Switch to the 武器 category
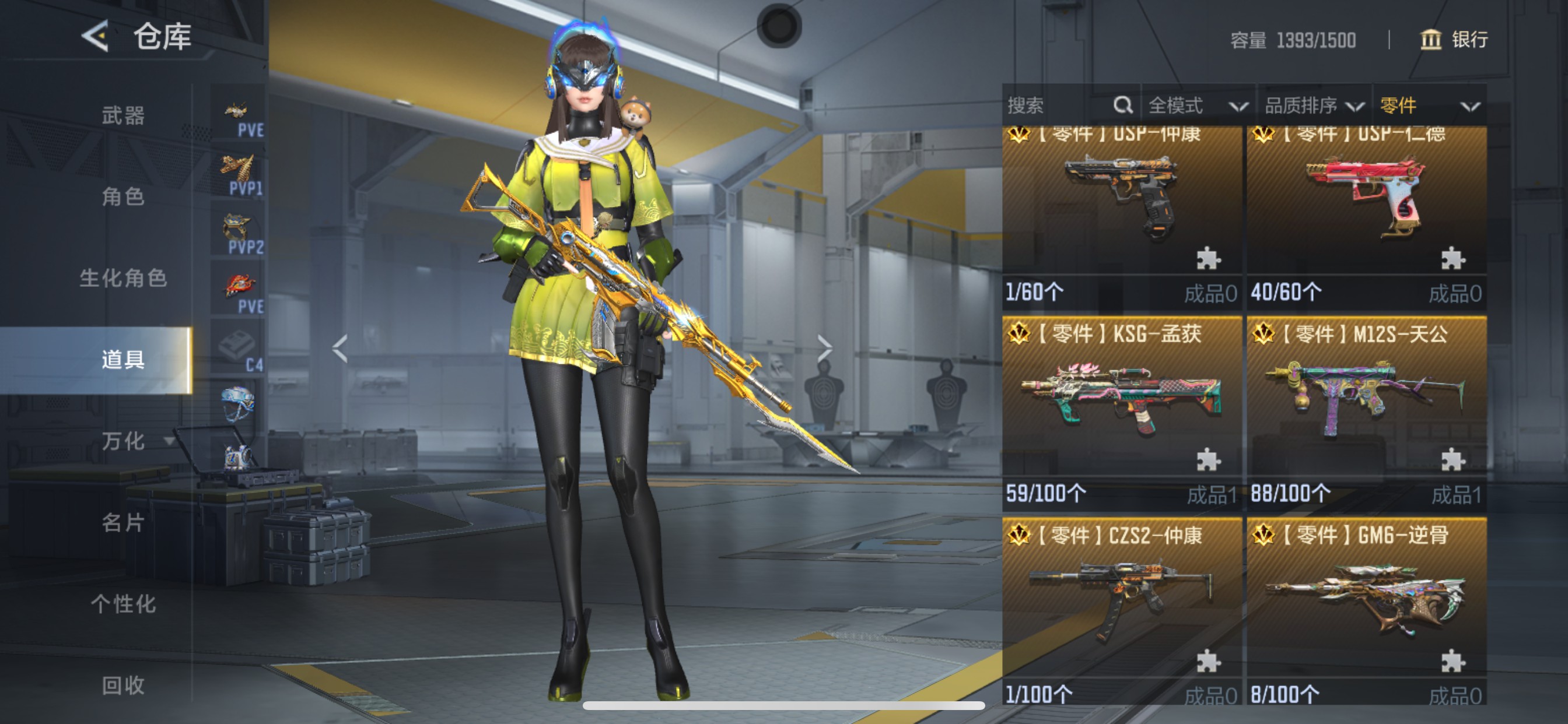1568x724 pixels. pyautogui.click(x=123, y=115)
